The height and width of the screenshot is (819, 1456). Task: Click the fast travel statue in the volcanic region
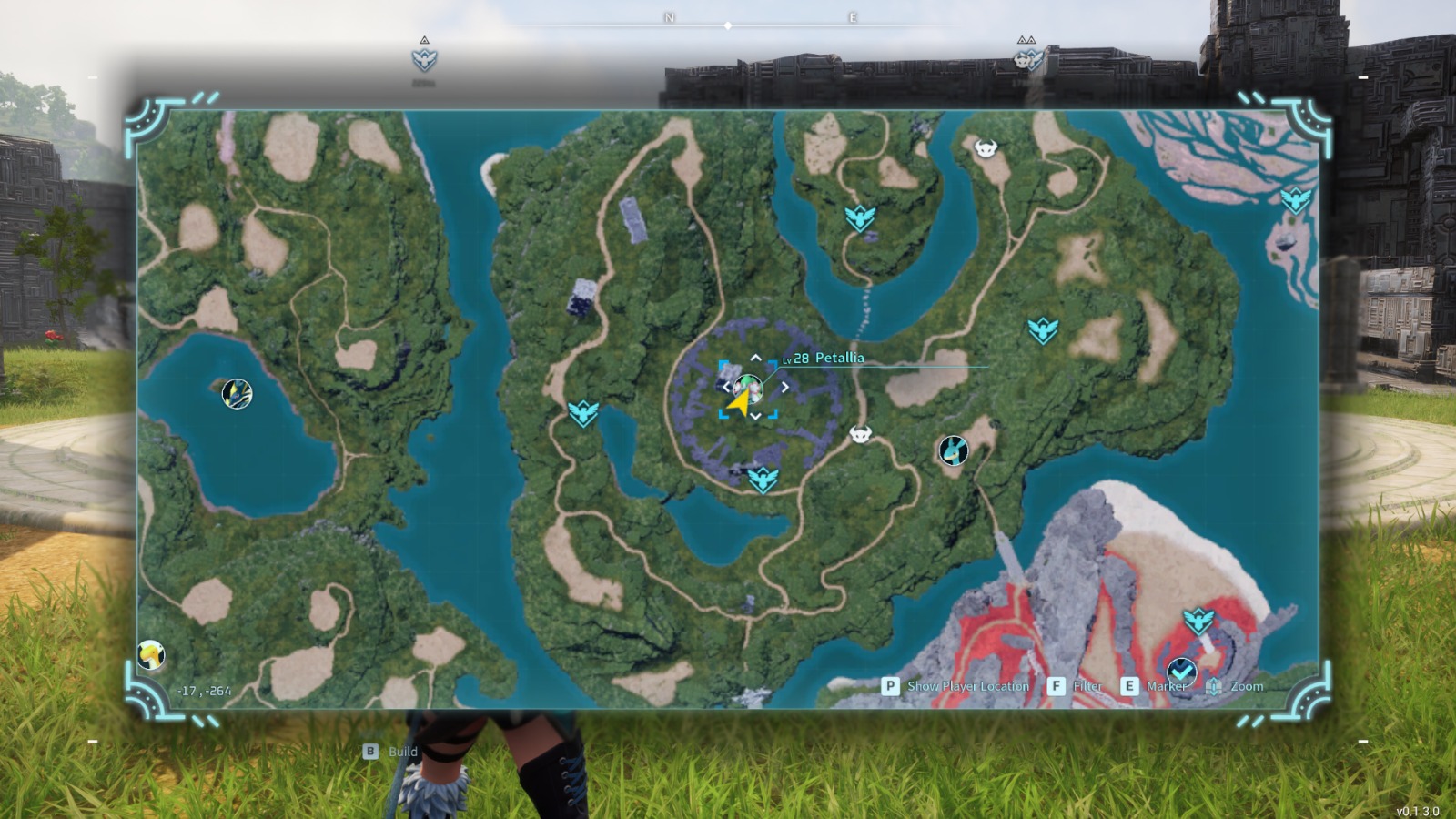[x=1199, y=619]
